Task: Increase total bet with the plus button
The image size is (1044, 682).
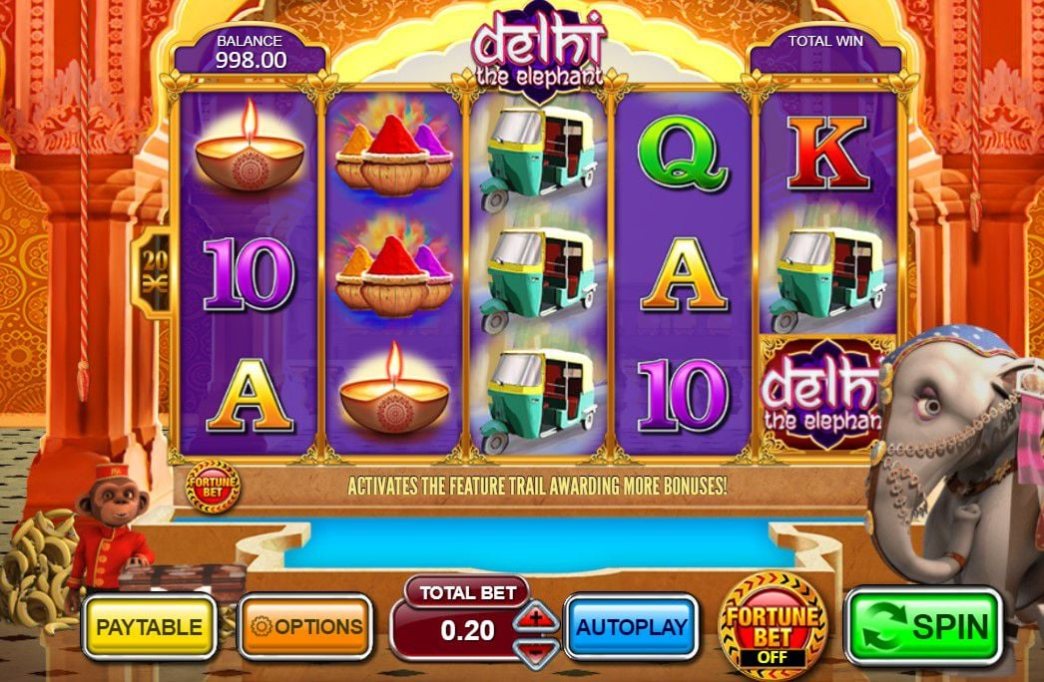Action: tap(537, 618)
